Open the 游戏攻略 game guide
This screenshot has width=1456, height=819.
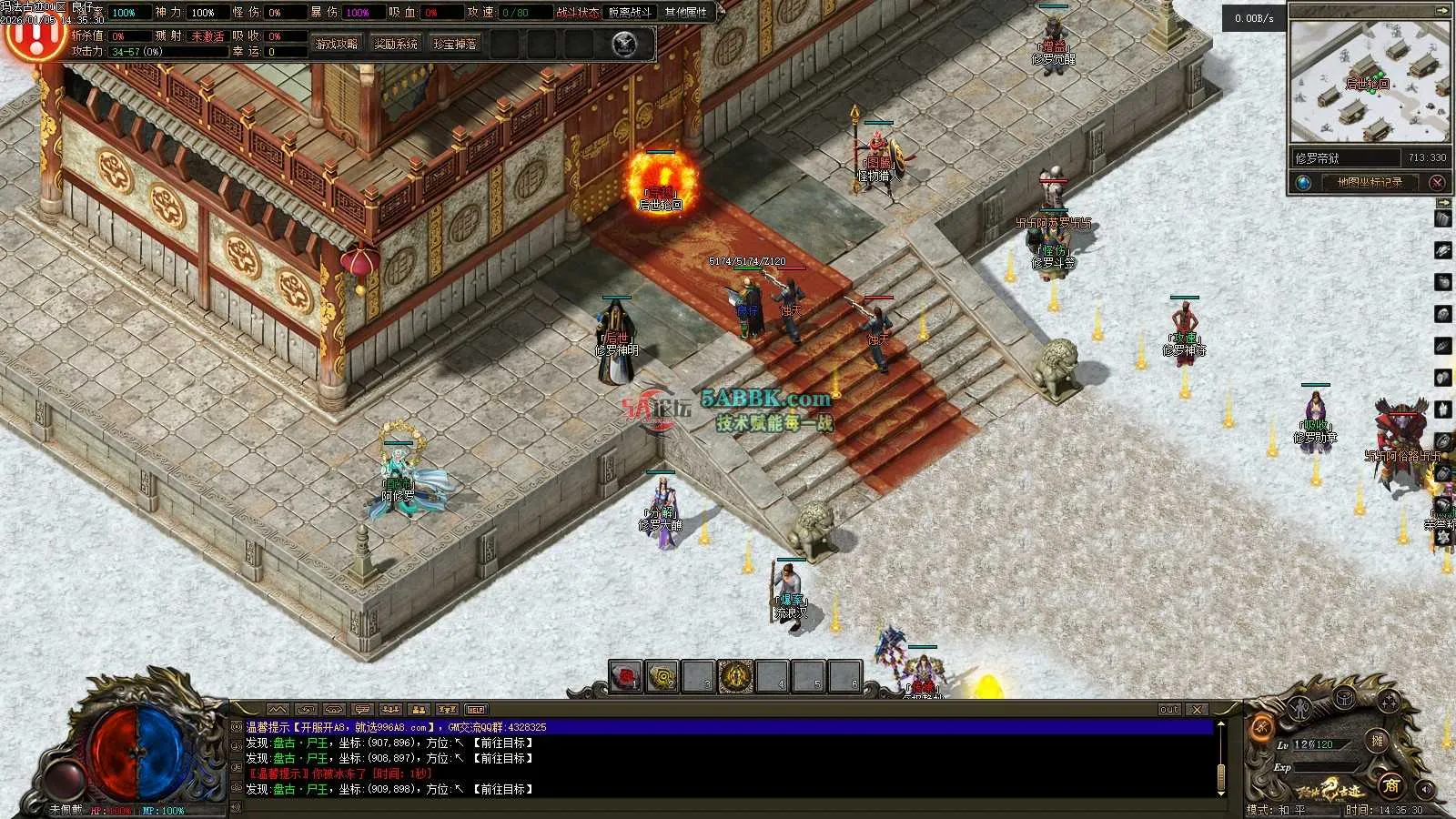[336, 44]
